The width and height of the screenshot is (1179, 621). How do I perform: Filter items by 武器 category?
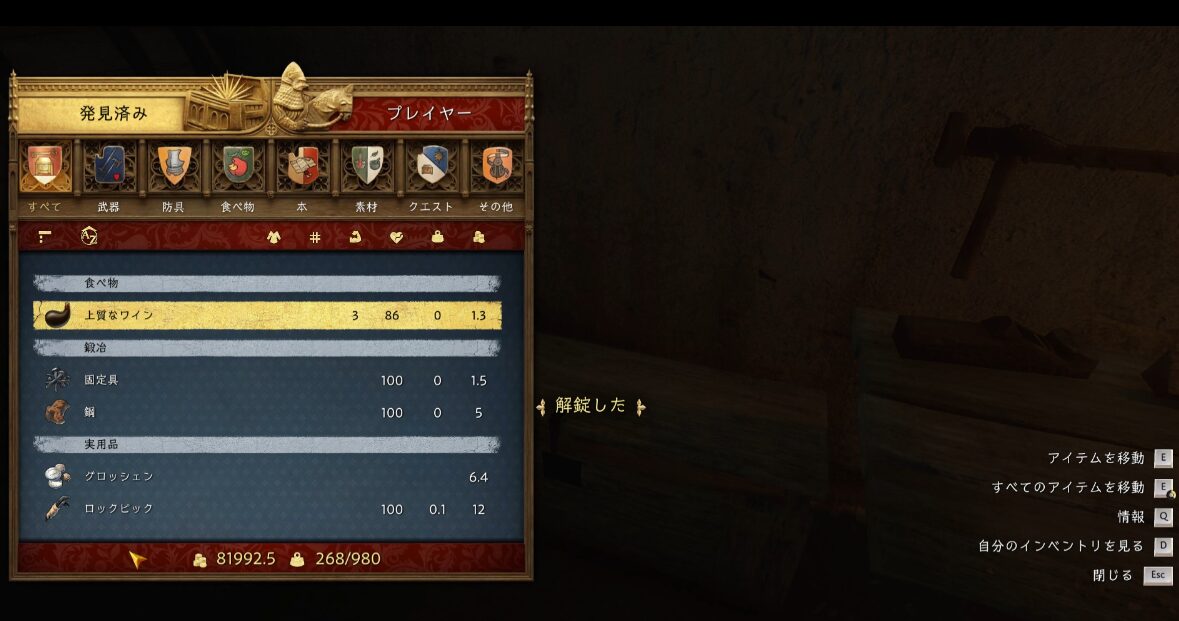pyautogui.click(x=108, y=167)
